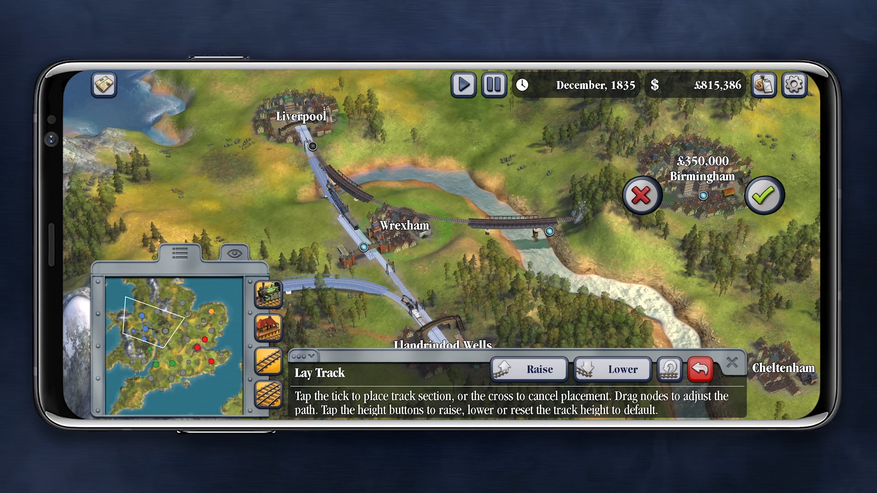Select the locomotive train build button

click(x=268, y=294)
